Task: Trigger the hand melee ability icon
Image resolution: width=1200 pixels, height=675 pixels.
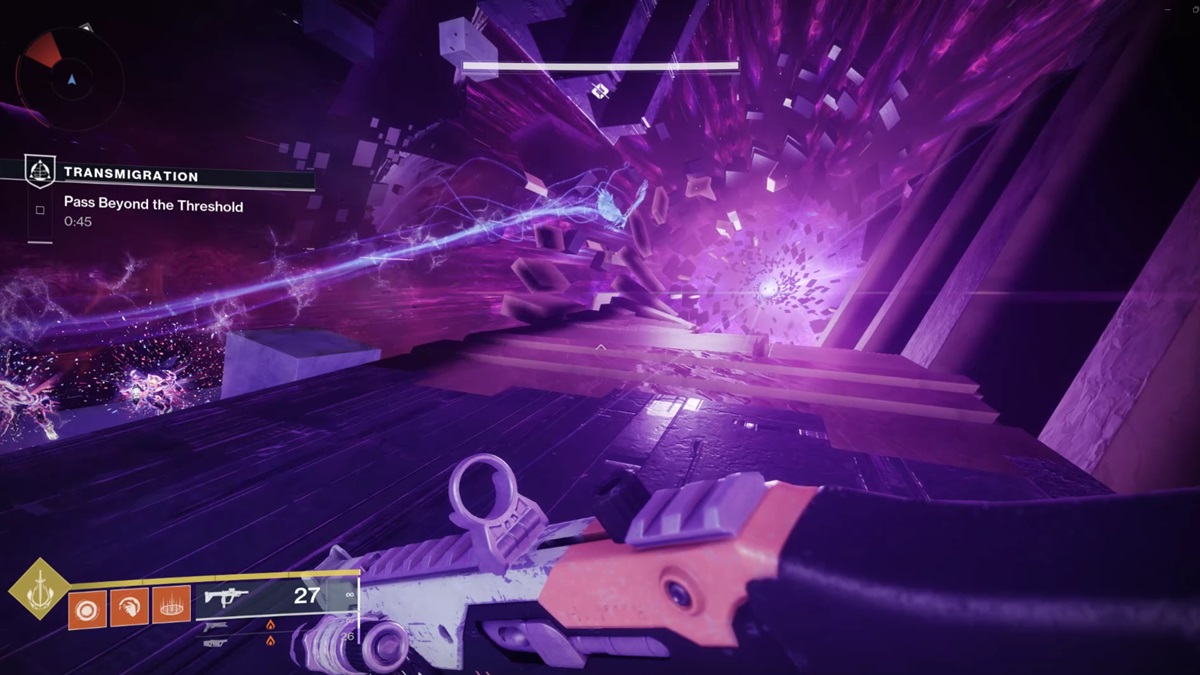Action: pos(129,607)
